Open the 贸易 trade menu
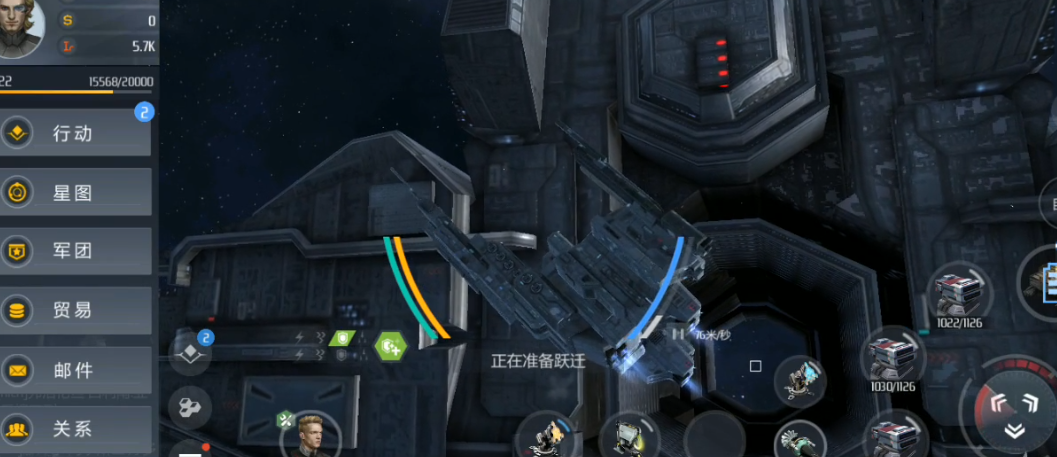Image resolution: width=1057 pixels, height=457 pixels. pos(76,310)
